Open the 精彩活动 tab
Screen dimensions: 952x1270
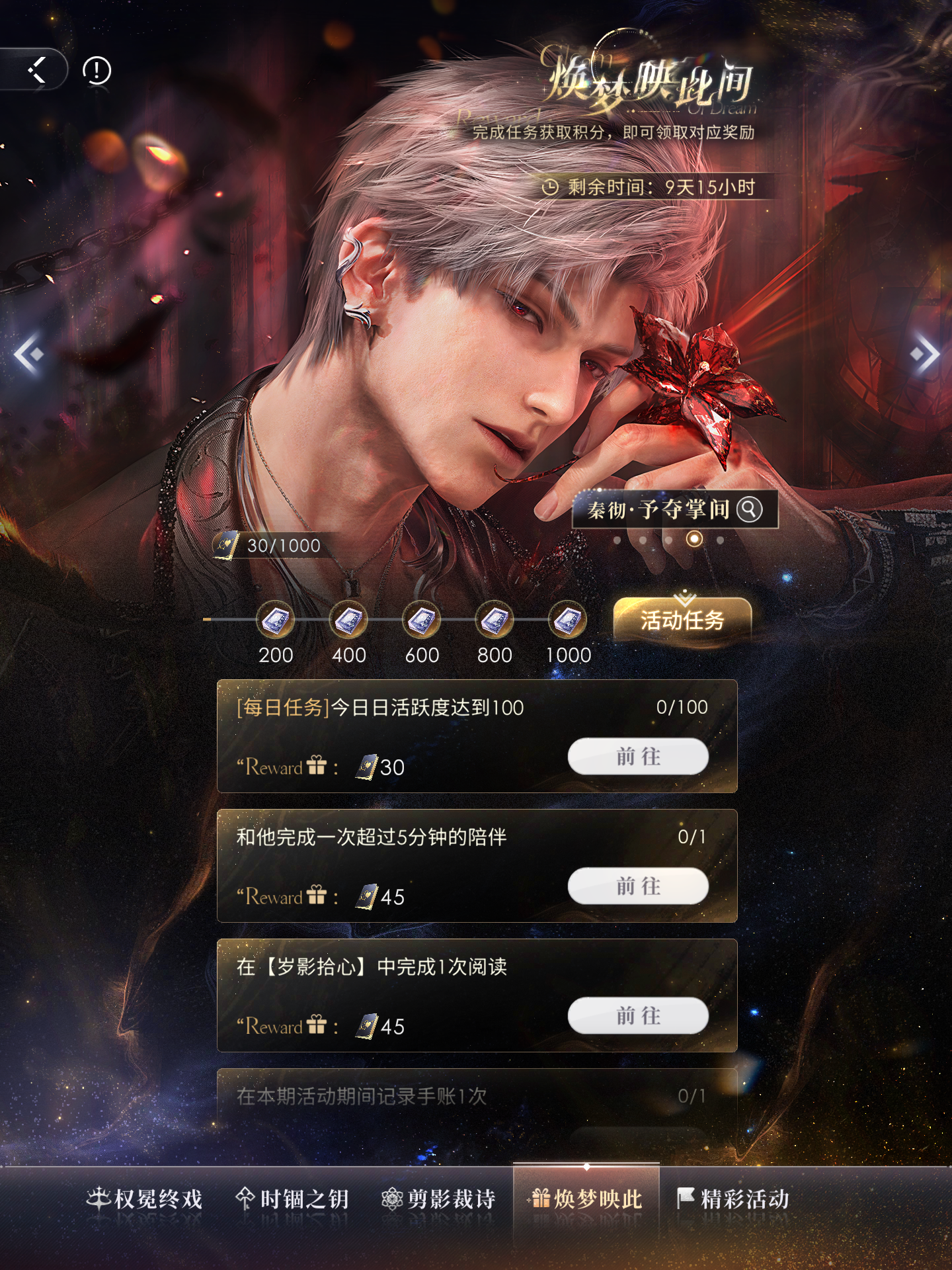pos(733,1199)
